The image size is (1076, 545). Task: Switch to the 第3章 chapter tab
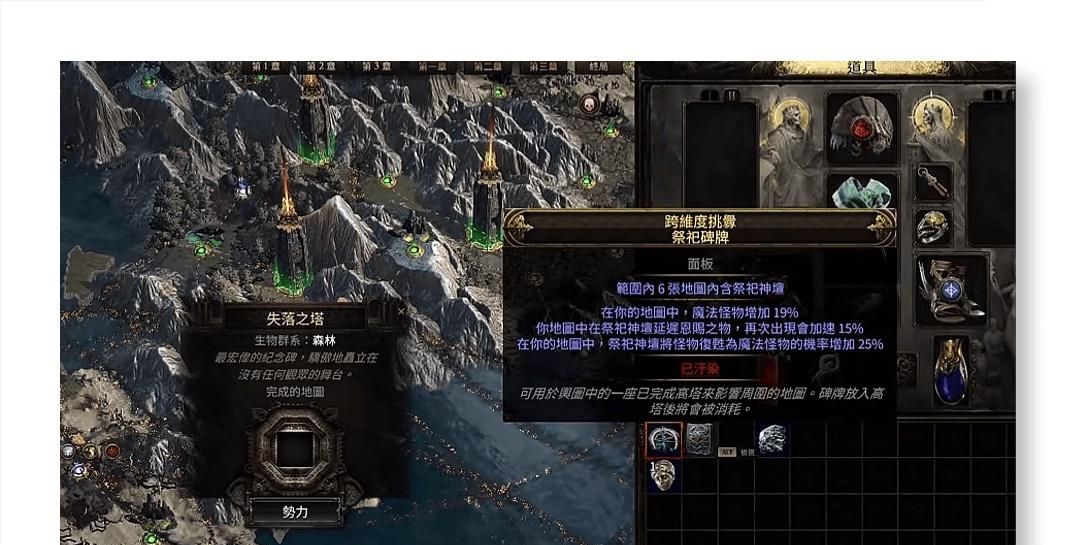[376, 67]
